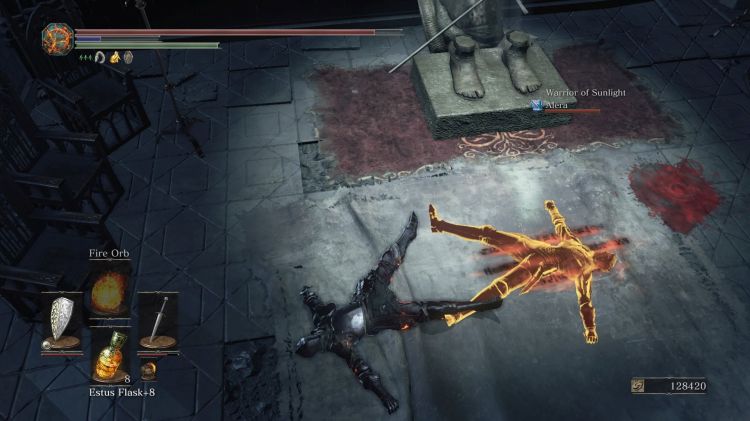Viewport: 750px width, 421px height.
Task: Select the Fire Orb spell slot
Action: pos(109,292)
